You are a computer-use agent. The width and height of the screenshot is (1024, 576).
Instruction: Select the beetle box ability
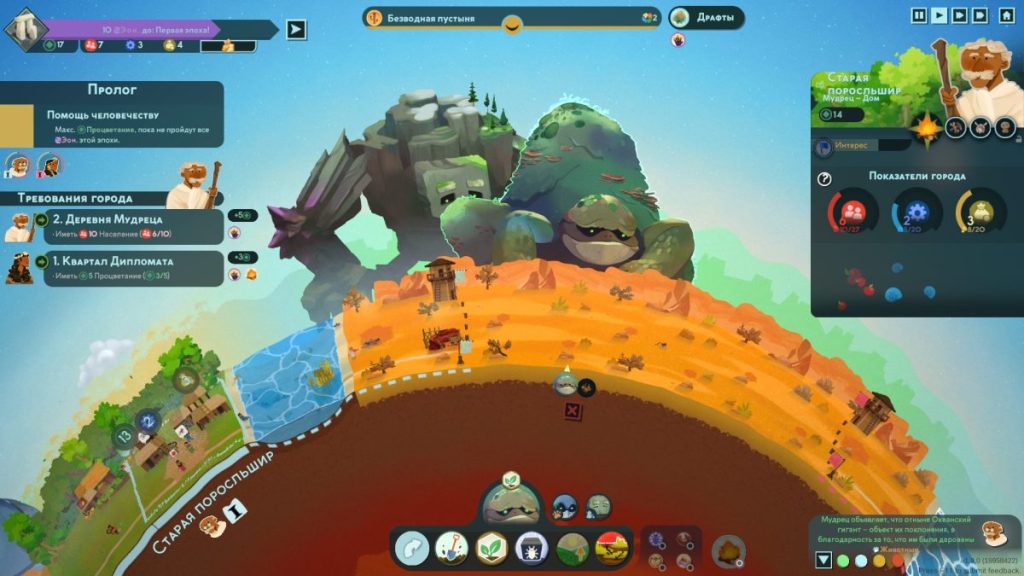pos(531,547)
